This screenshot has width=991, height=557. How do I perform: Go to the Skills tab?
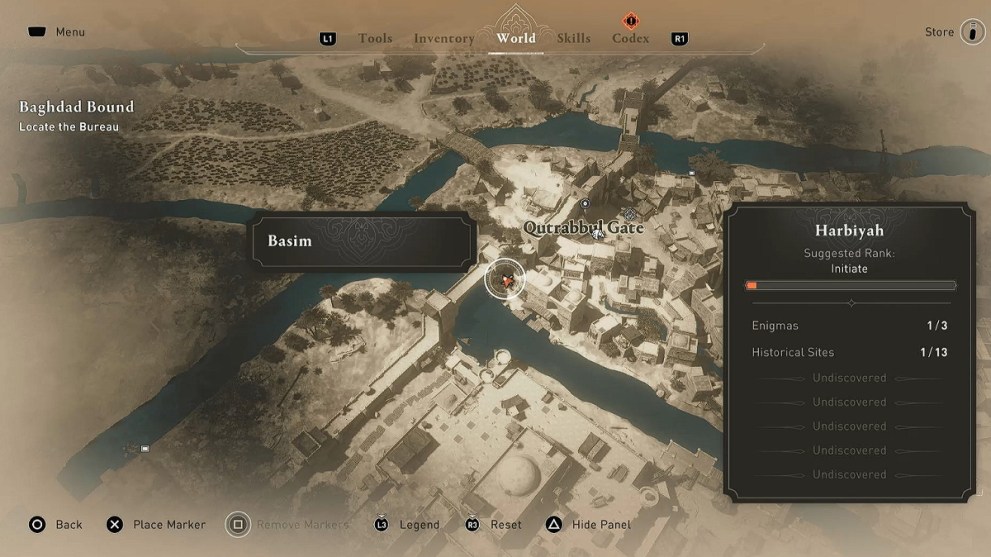coord(574,39)
